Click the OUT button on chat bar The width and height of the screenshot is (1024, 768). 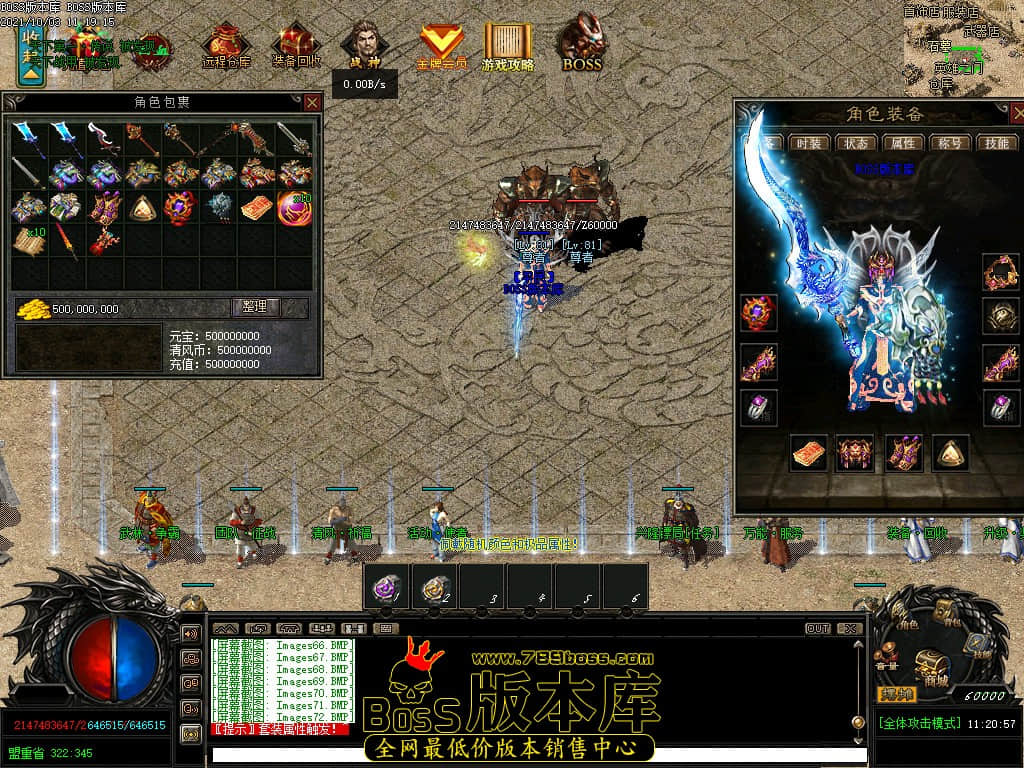[x=818, y=629]
